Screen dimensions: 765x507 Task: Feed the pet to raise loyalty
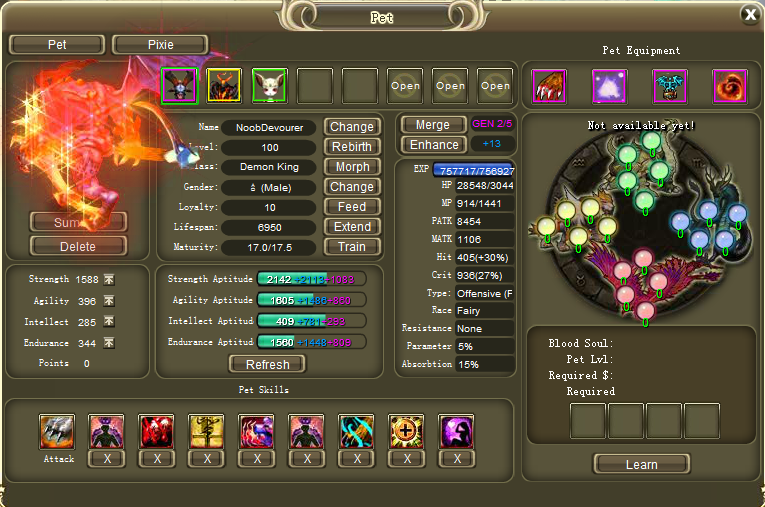coord(352,207)
